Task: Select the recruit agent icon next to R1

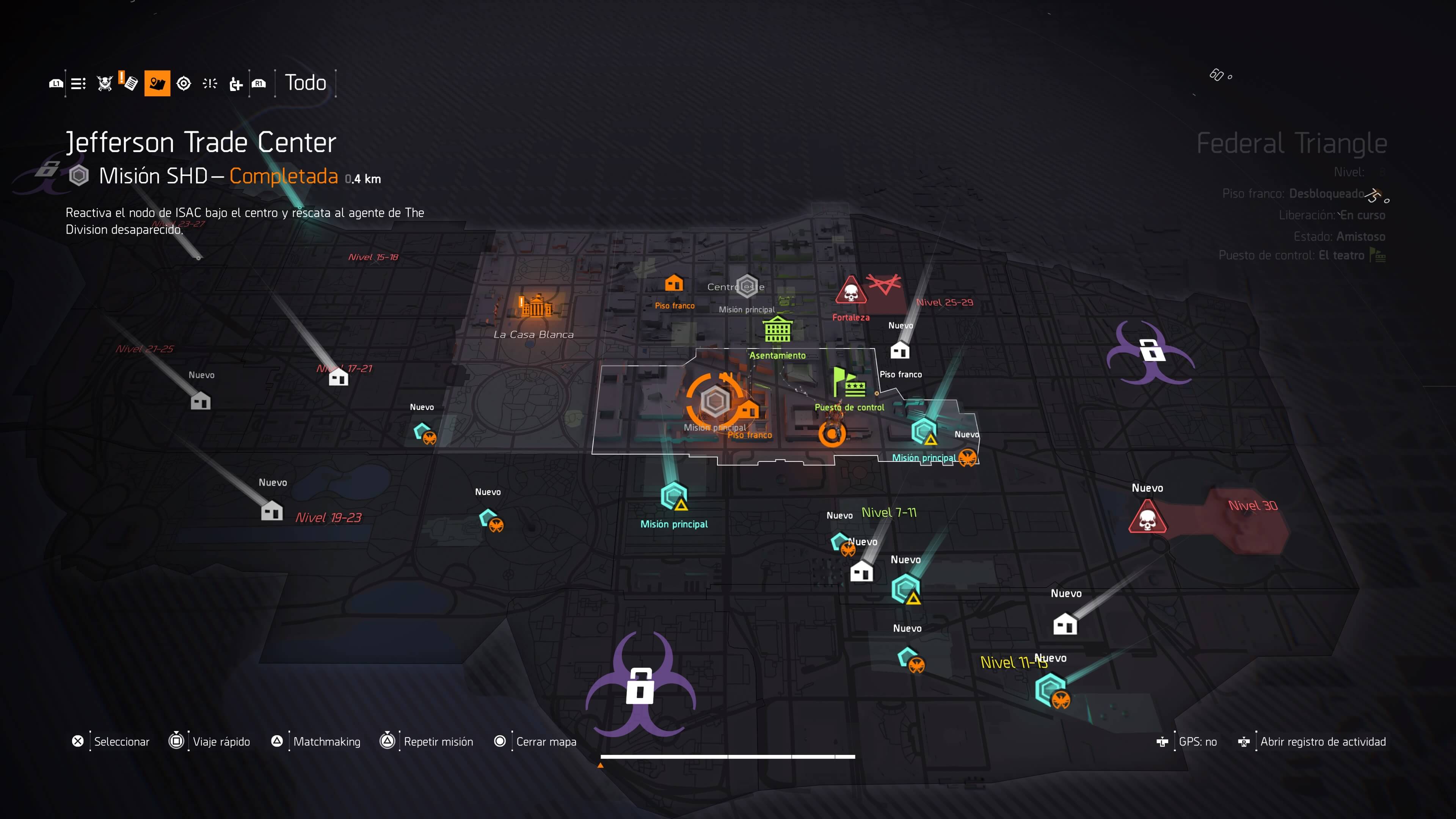Action: click(235, 83)
